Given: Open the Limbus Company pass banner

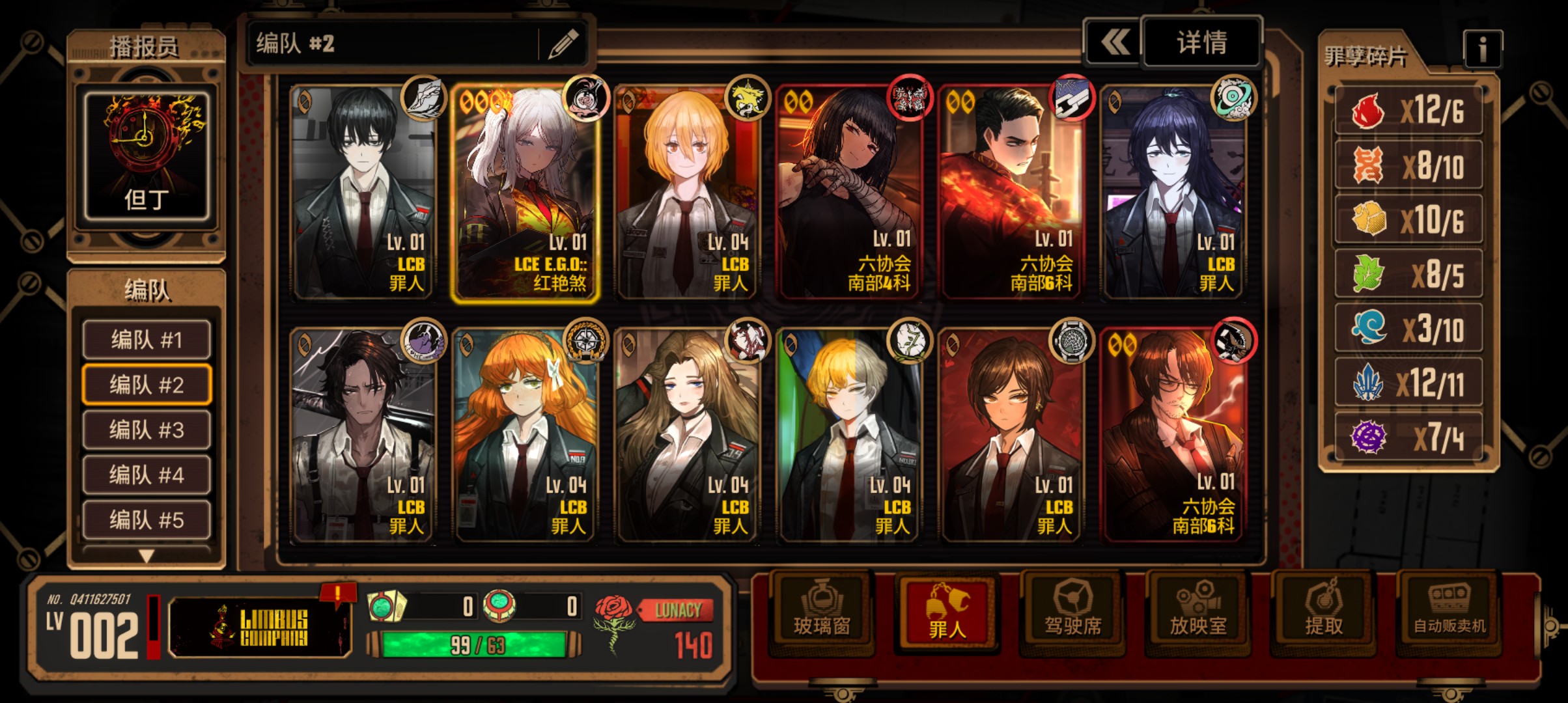Looking at the screenshot, I should 260,627.
